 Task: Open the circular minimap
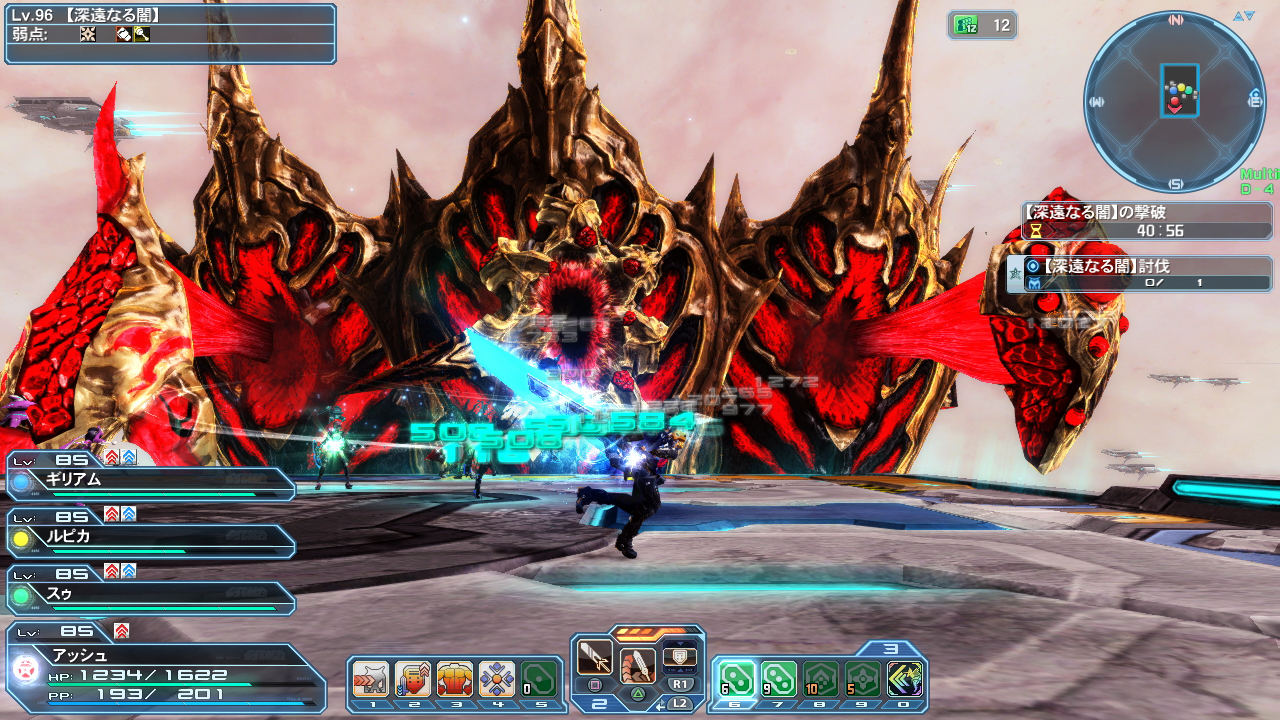pyautogui.click(x=1174, y=100)
